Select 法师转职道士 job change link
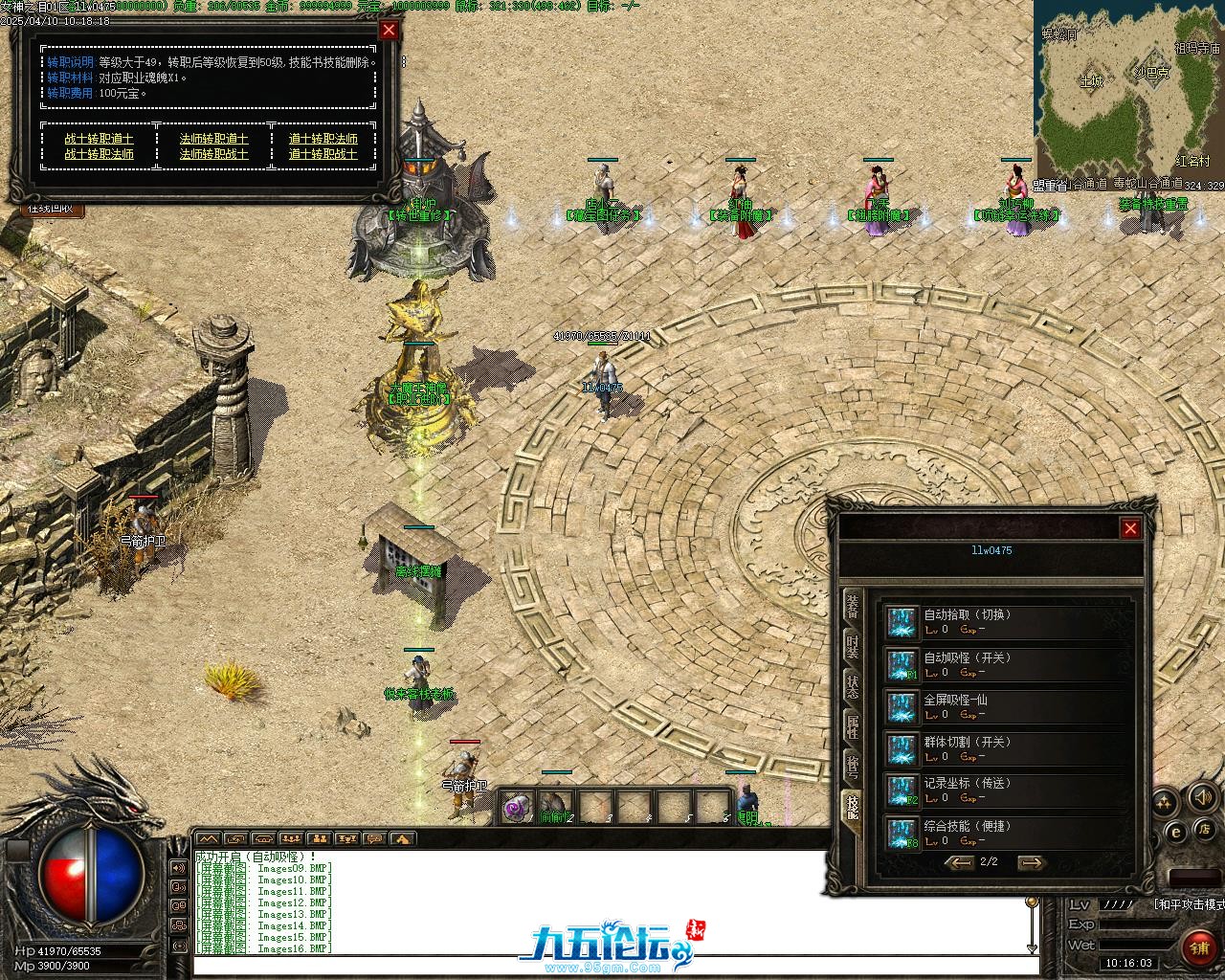The width and height of the screenshot is (1225, 980). [213, 139]
